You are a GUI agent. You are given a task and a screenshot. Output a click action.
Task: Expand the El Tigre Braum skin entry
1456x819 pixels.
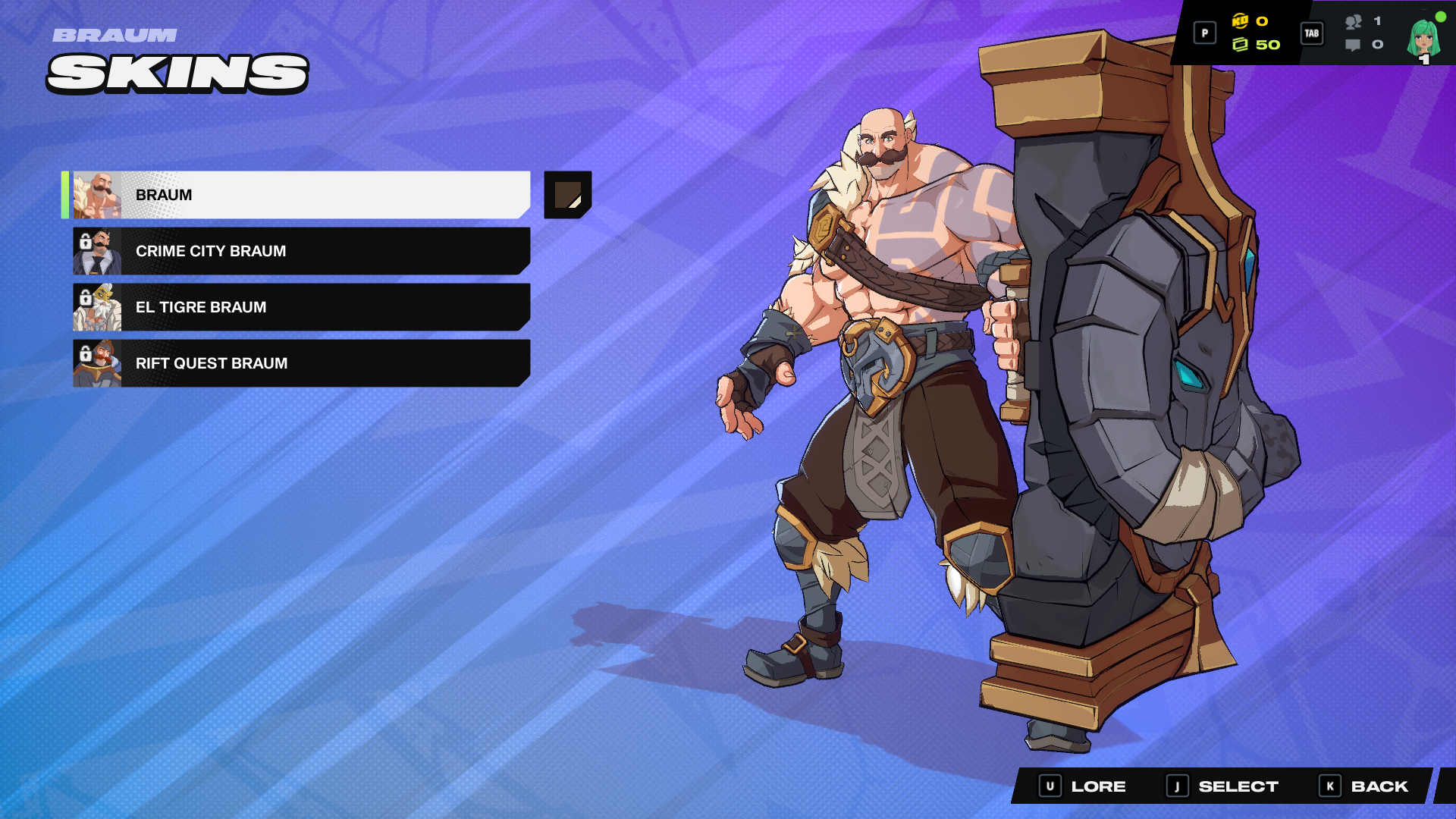coord(303,307)
